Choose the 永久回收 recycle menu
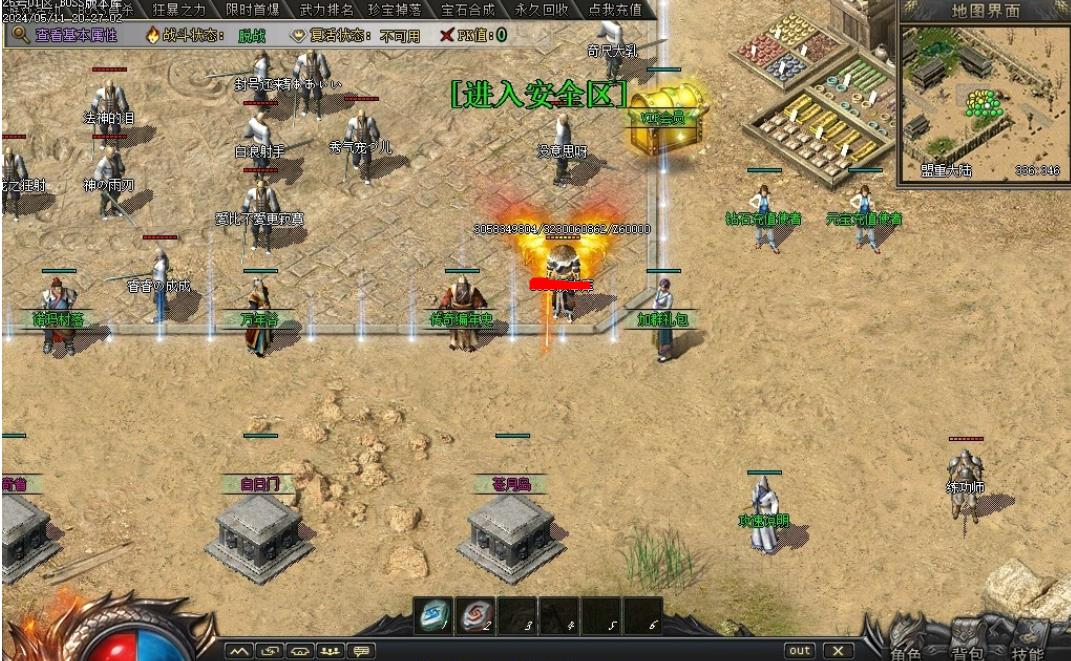Screen dimensions: 1071x661 (542, 10)
